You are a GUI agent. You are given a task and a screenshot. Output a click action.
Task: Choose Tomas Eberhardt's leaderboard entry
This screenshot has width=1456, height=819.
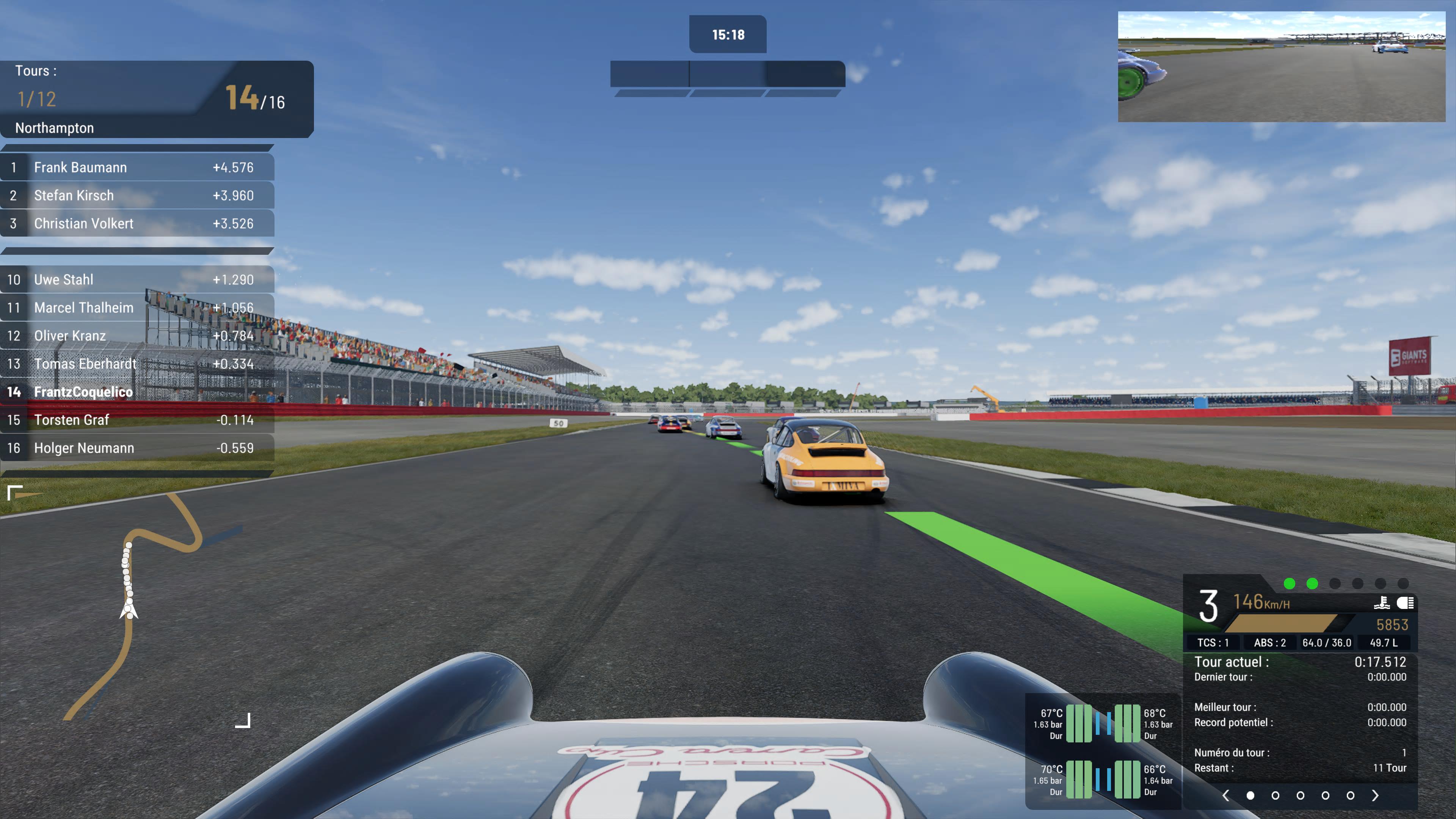click(x=137, y=364)
